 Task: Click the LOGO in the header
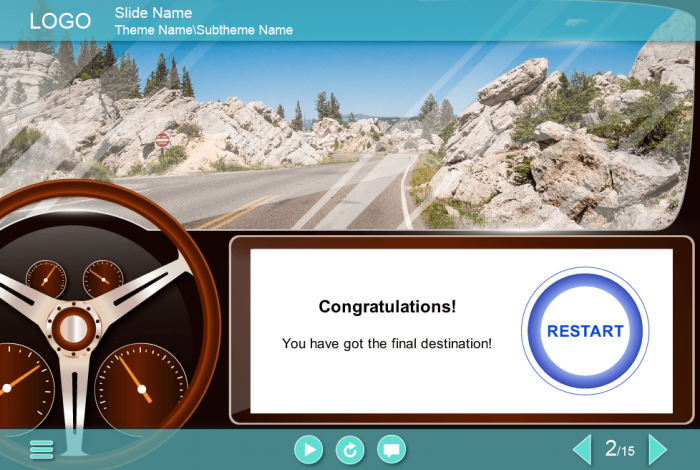click(60, 21)
